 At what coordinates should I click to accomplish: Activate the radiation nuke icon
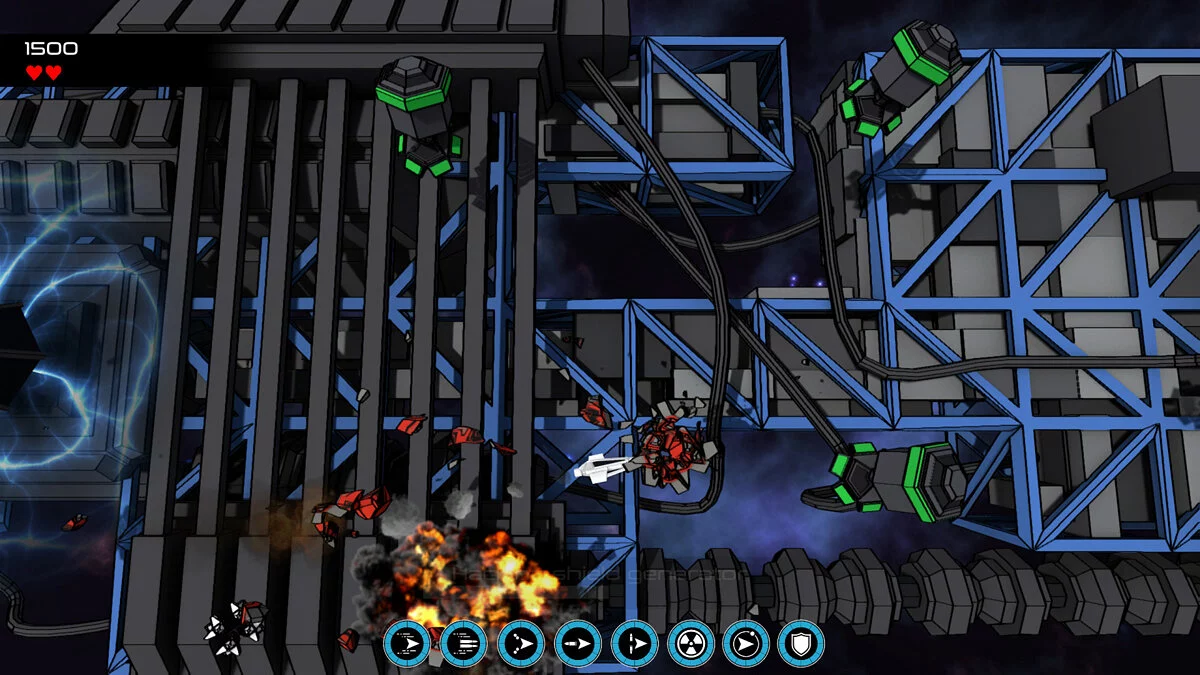(x=690, y=644)
